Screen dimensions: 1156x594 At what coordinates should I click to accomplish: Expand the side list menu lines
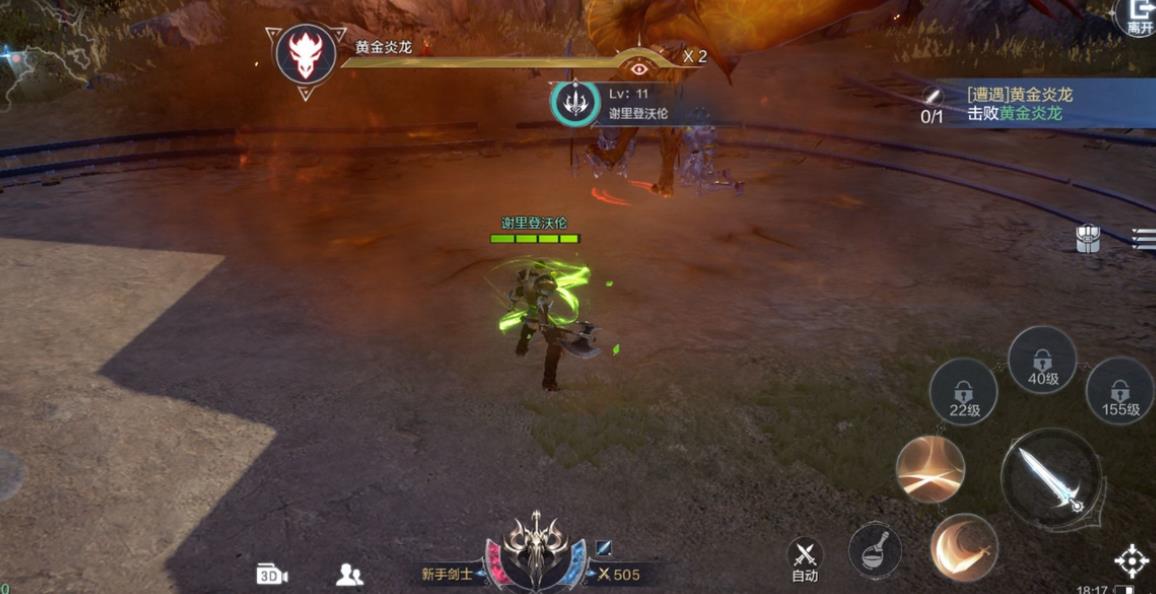coord(1144,237)
